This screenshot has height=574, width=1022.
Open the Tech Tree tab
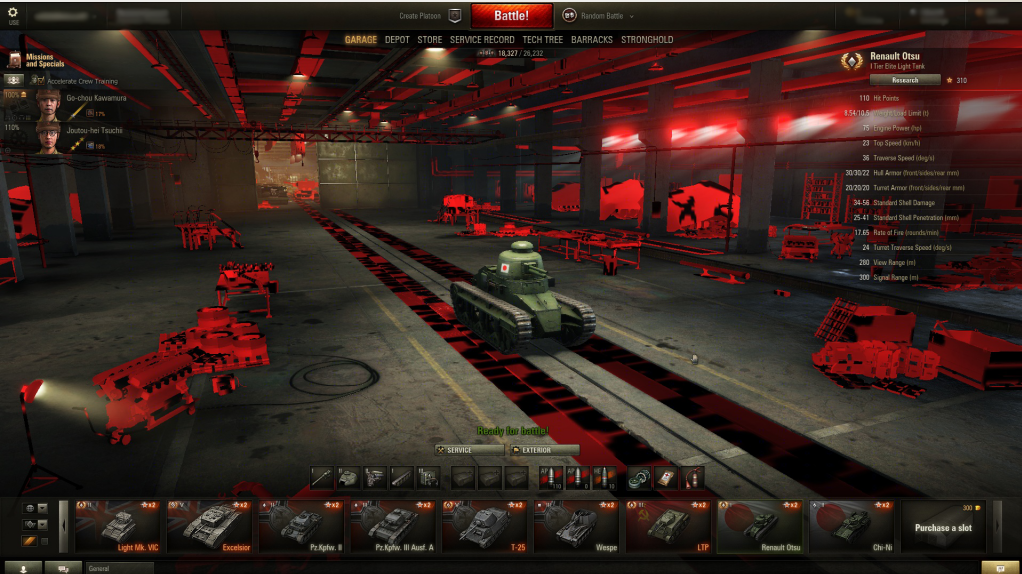[x=542, y=40]
